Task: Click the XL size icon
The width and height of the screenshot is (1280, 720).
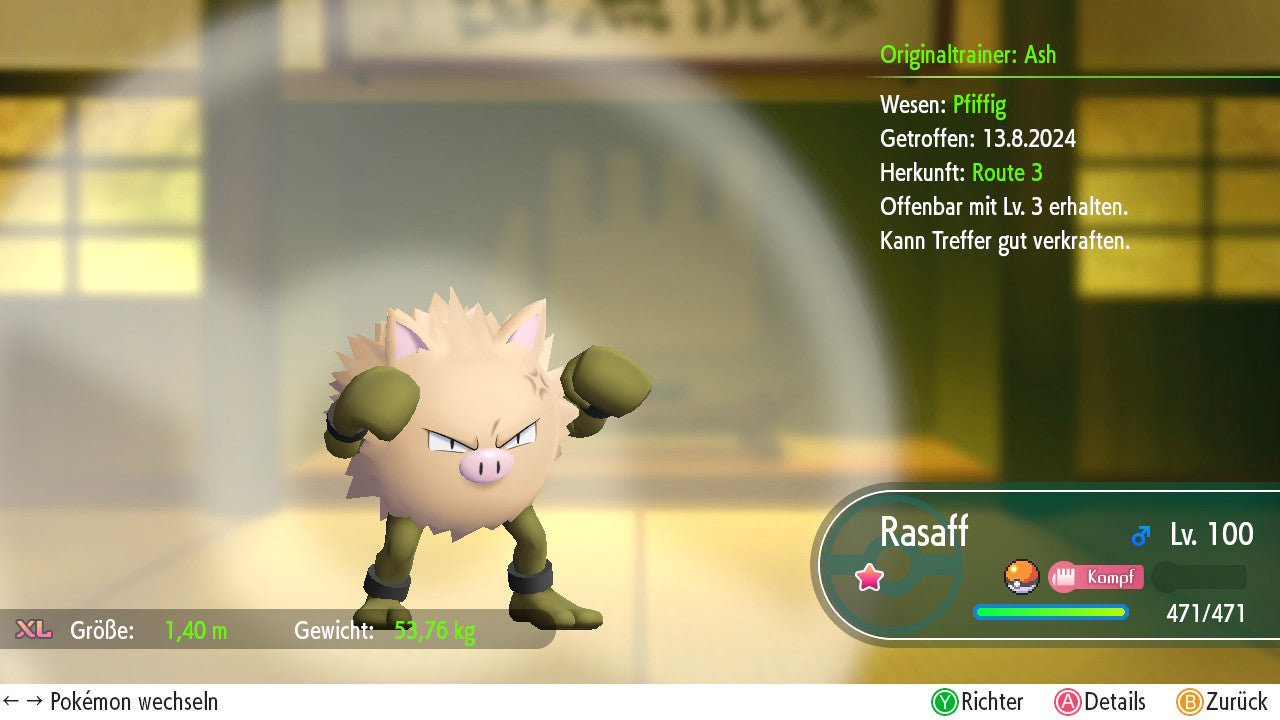Action: point(34,629)
